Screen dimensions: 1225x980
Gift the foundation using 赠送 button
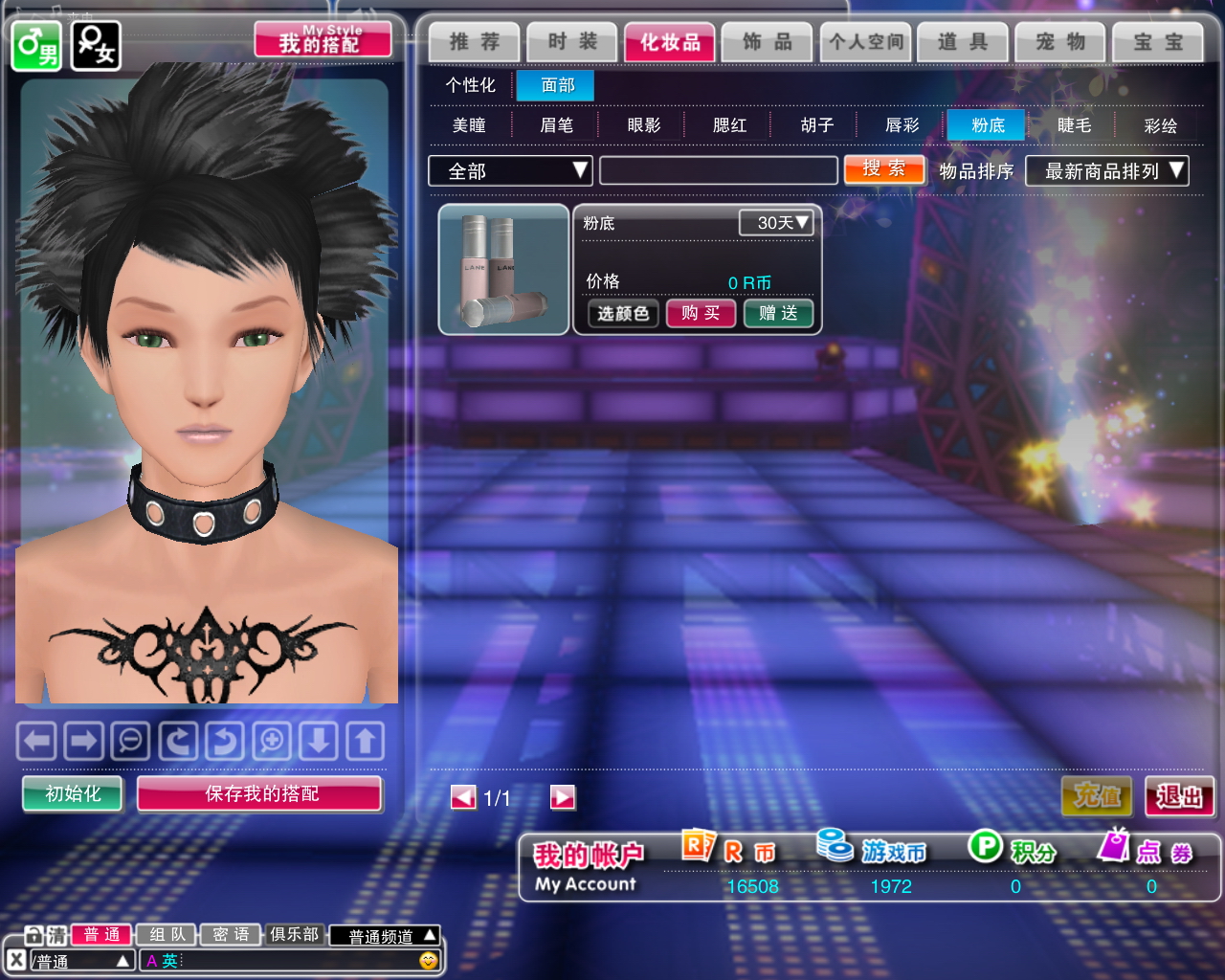(778, 313)
